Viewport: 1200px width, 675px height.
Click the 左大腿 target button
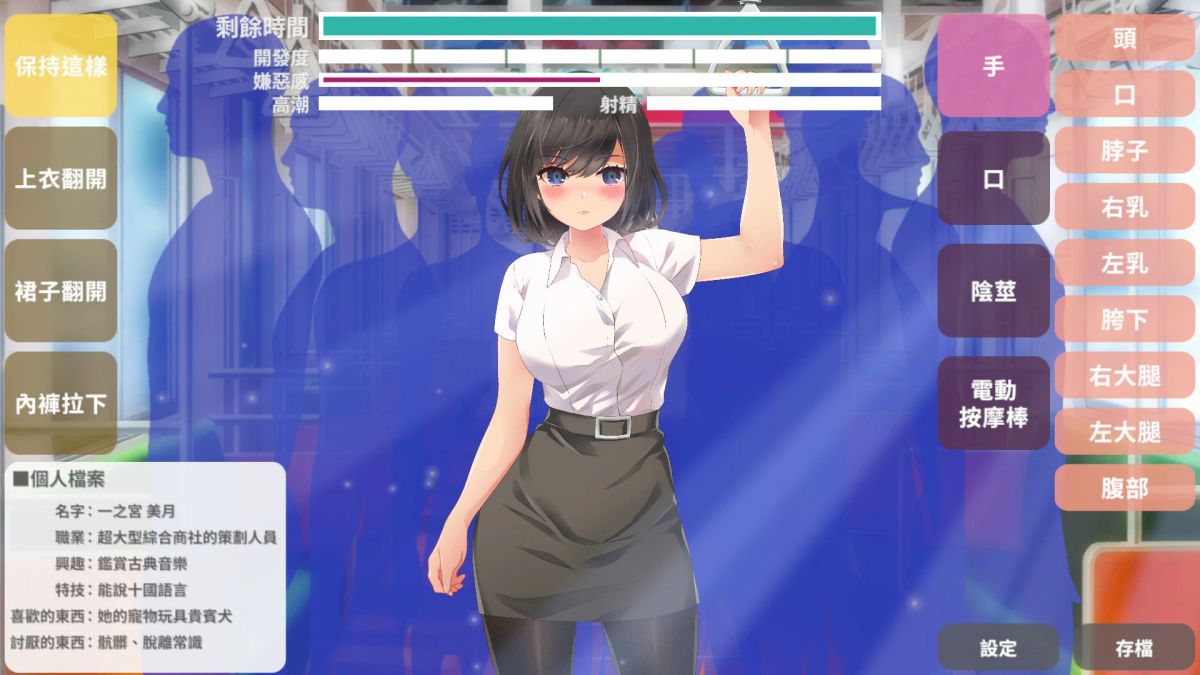point(1124,432)
